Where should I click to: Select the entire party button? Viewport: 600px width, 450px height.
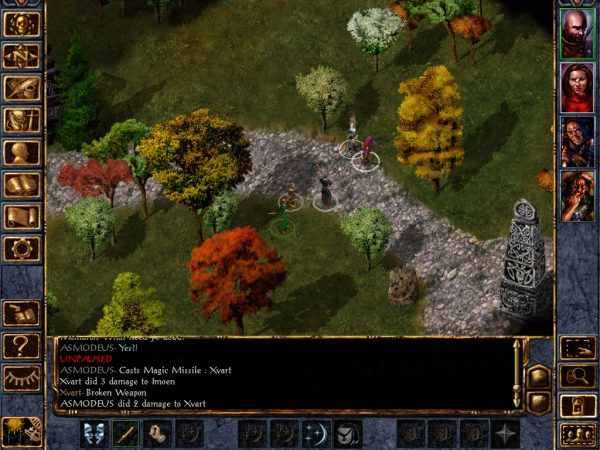point(577,433)
